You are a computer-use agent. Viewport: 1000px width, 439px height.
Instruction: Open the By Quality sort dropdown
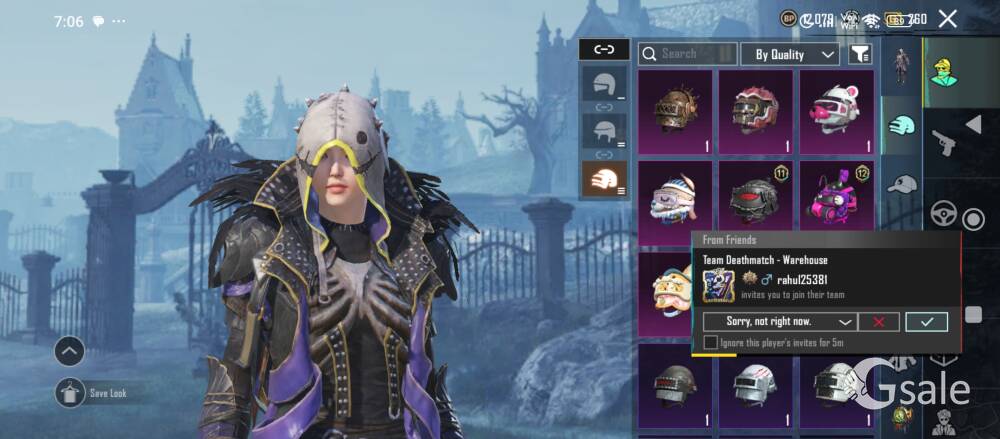[789, 54]
